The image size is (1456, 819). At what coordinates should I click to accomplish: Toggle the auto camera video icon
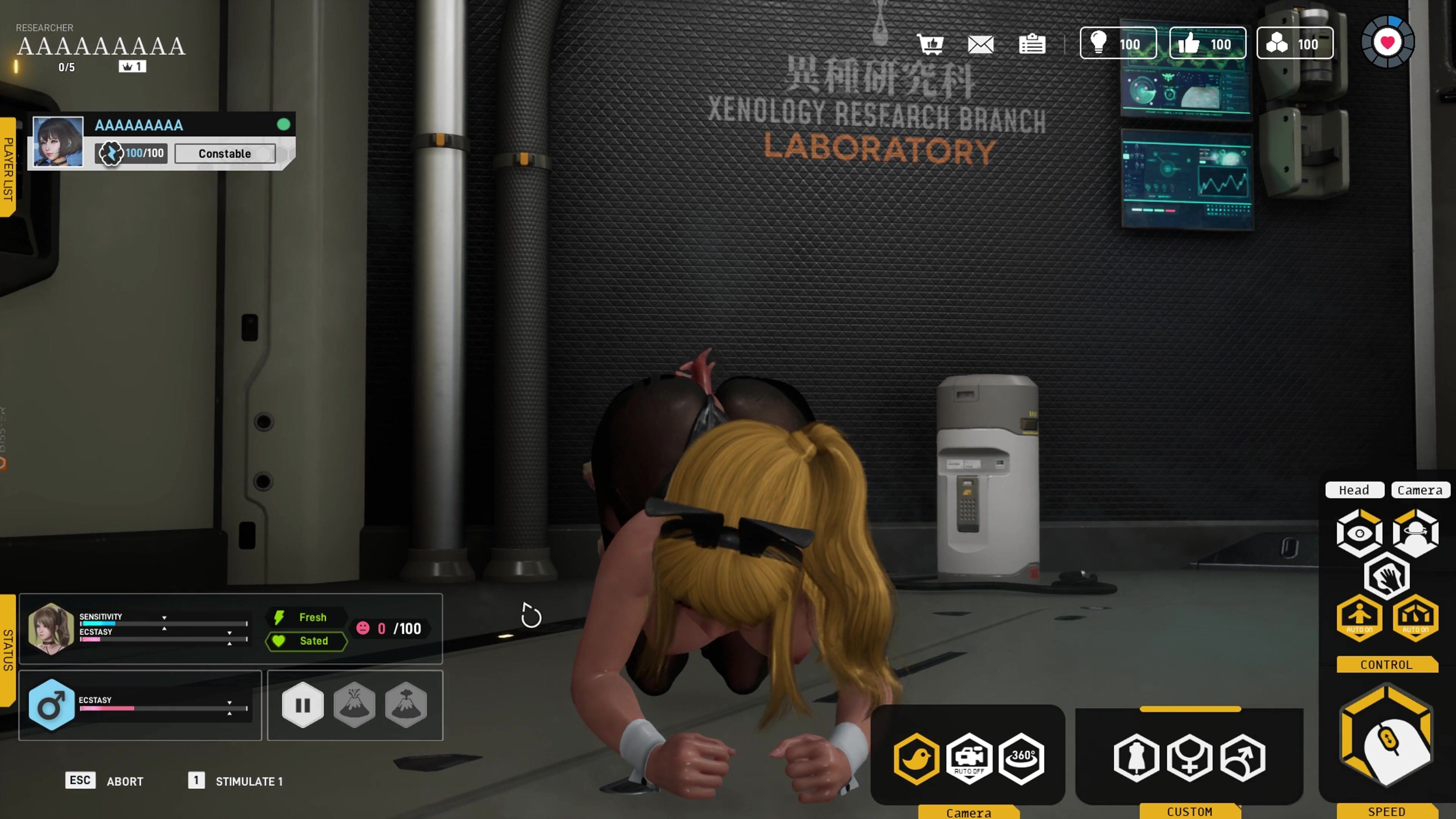[x=969, y=758]
